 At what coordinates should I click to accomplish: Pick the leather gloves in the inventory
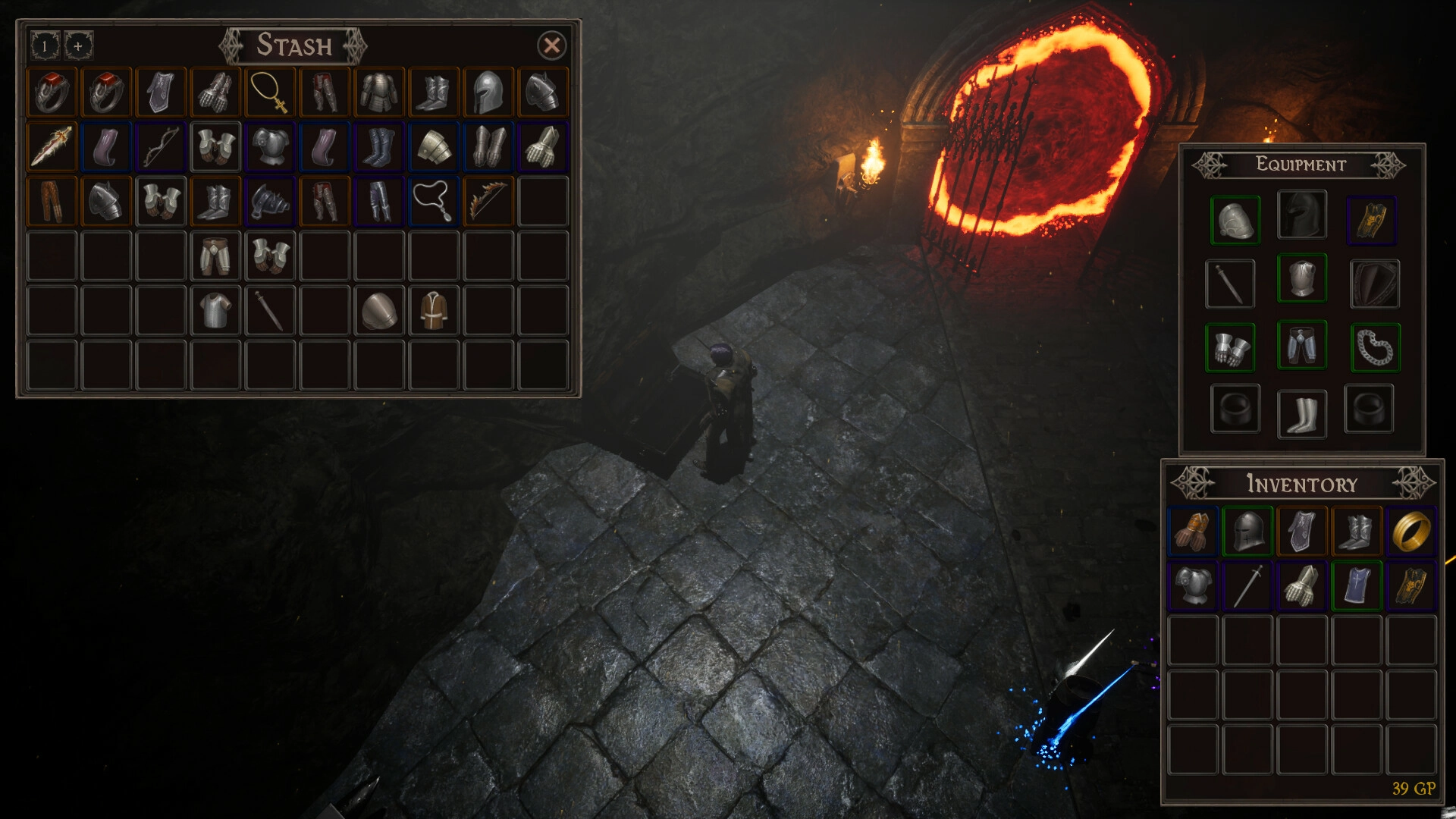pos(1193,531)
